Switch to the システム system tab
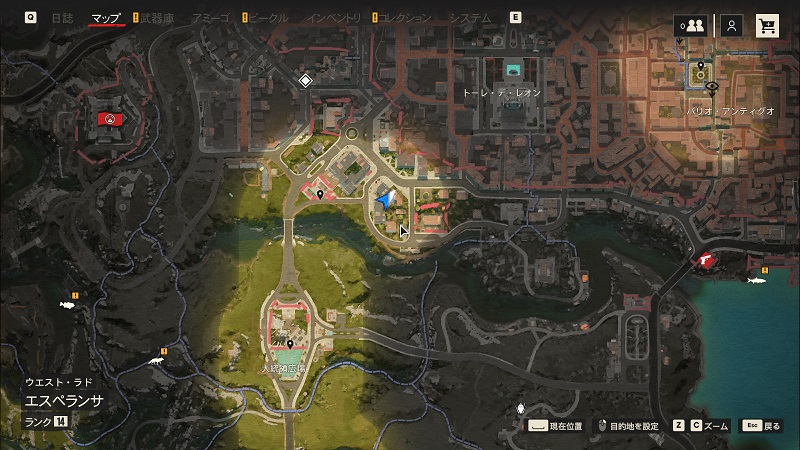Viewport: 800px width, 450px height. click(470, 18)
